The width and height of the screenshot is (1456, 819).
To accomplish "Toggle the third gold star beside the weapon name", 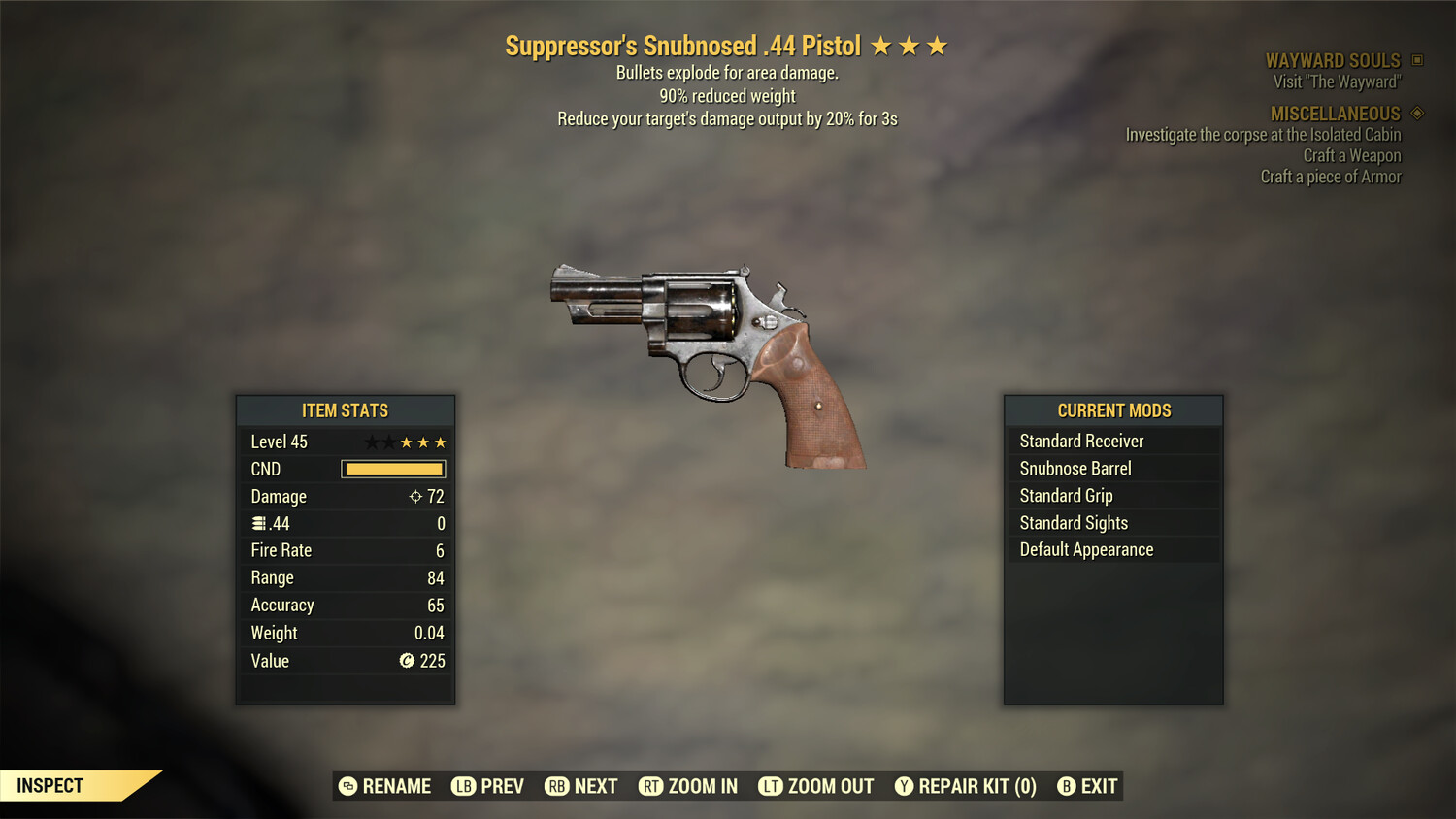I will pyautogui.click(x=934, y=45).
